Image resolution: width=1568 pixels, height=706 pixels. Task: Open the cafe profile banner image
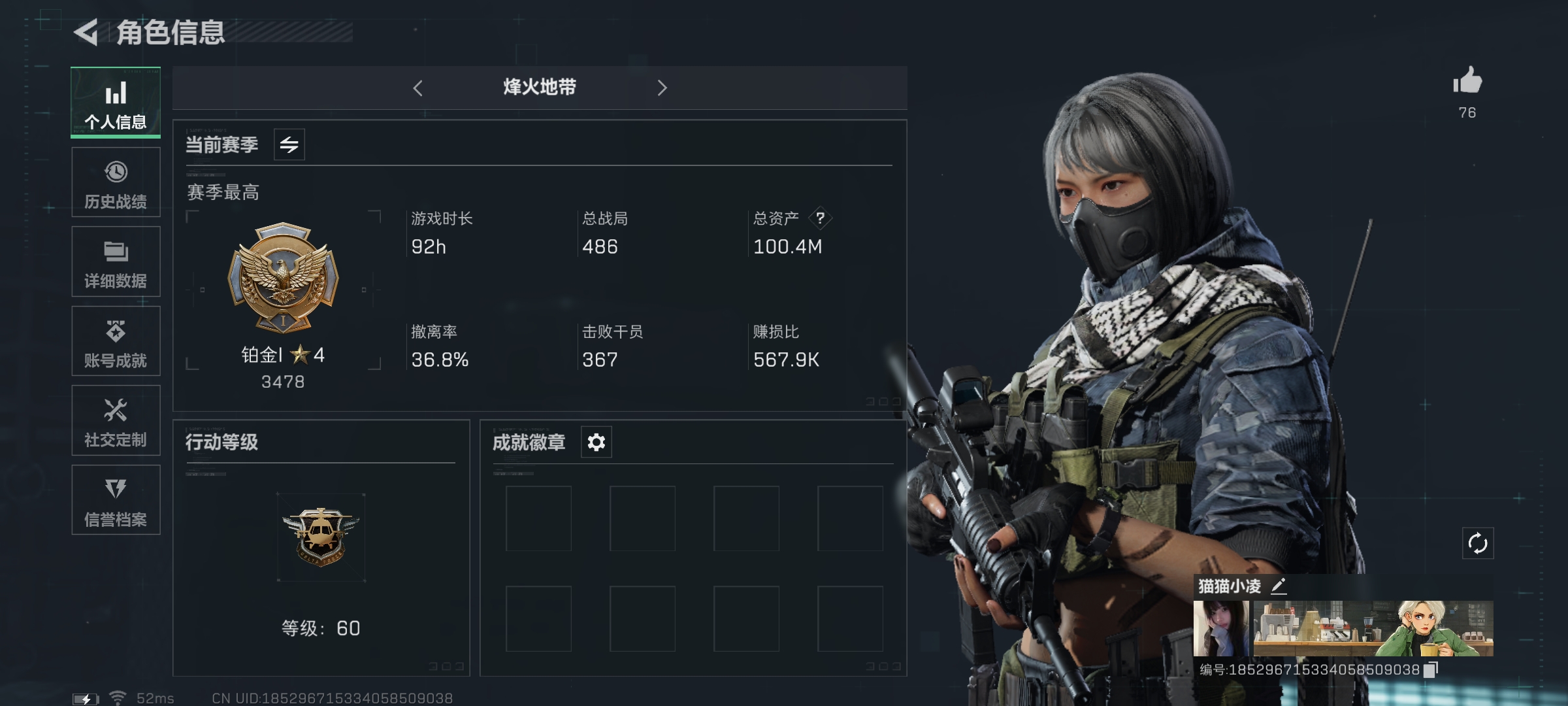point(1373,628)
